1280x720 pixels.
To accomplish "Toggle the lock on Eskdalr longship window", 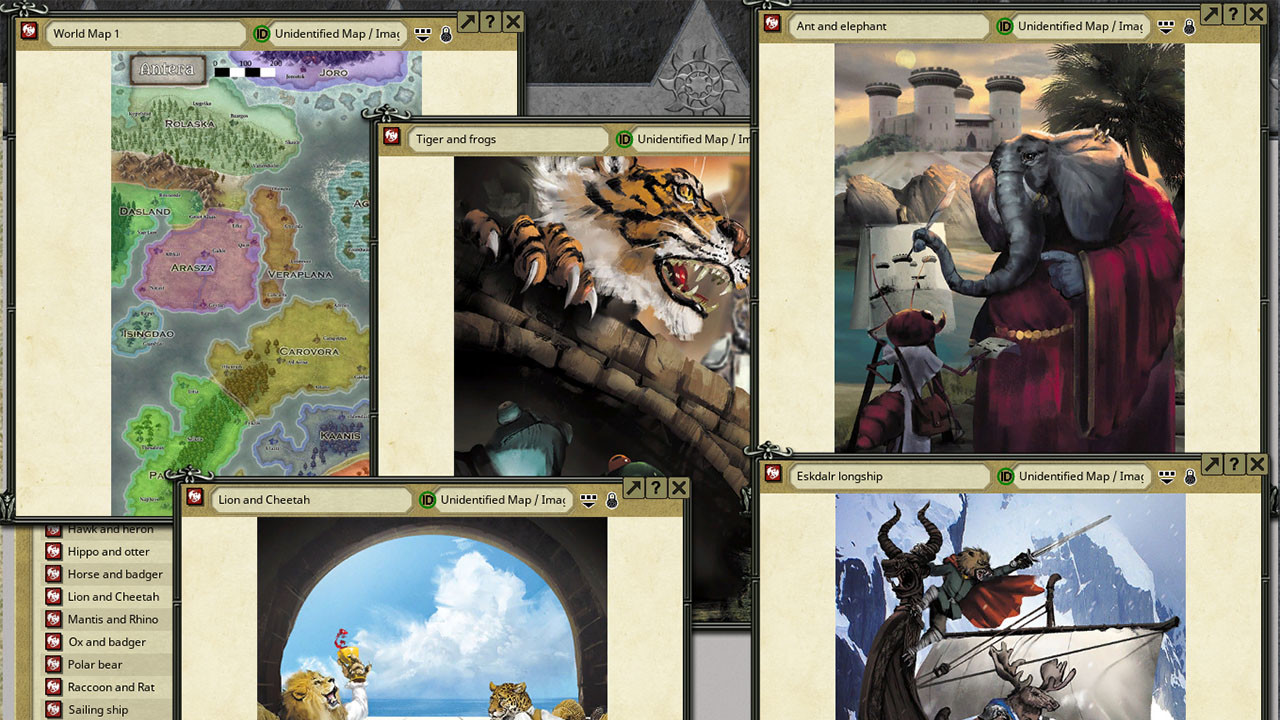I will click(x=1189, y=476).
